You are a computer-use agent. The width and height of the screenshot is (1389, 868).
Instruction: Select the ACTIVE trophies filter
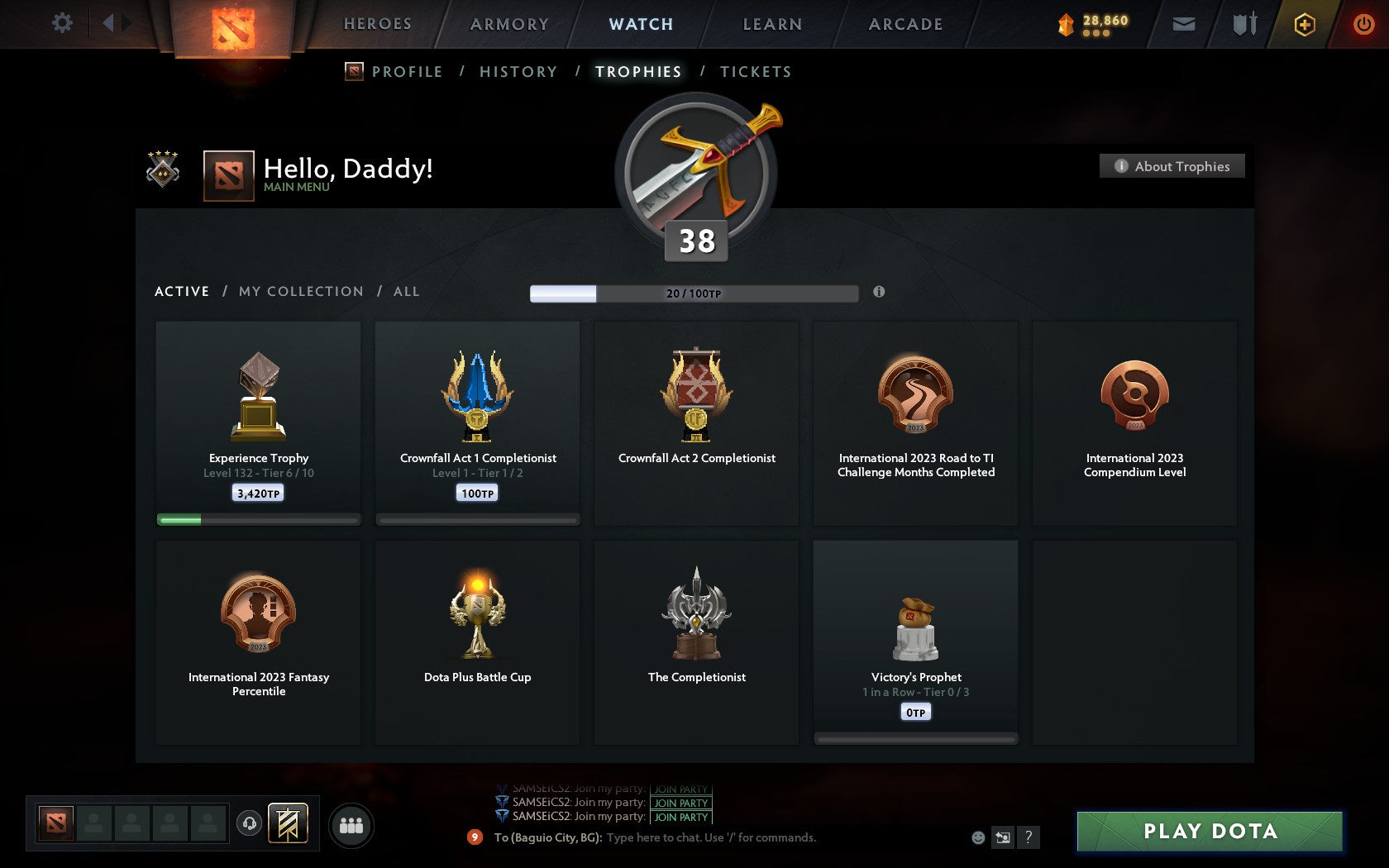tap(182, 291)
